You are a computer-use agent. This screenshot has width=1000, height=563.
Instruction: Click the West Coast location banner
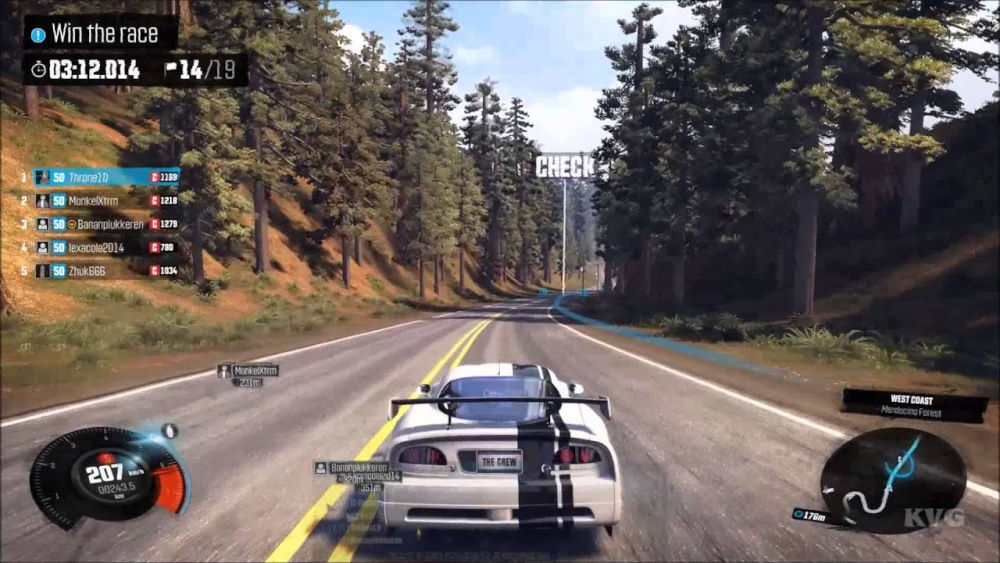(x=913, y=403)
